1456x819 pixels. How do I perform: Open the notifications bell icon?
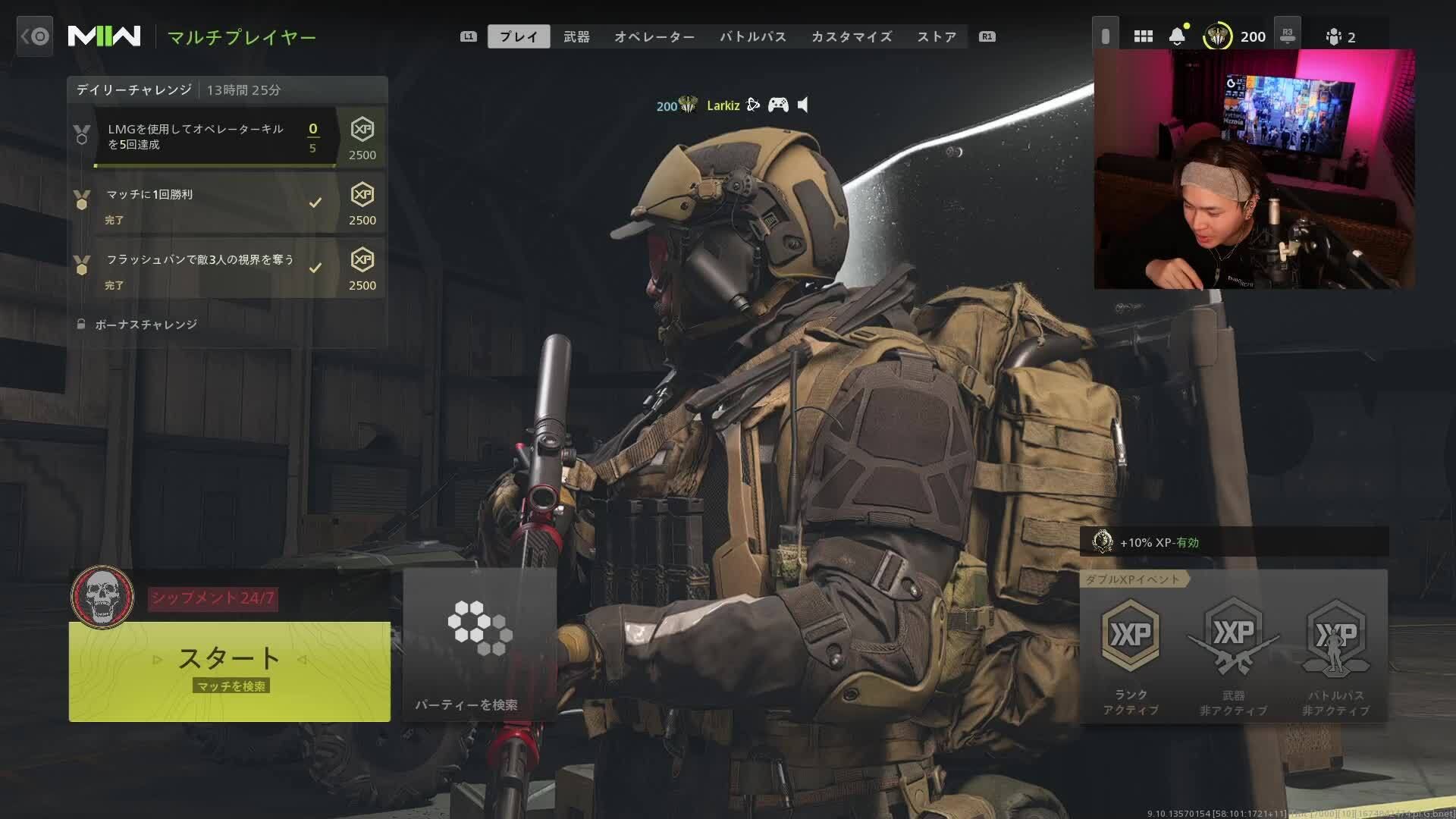1177,36
